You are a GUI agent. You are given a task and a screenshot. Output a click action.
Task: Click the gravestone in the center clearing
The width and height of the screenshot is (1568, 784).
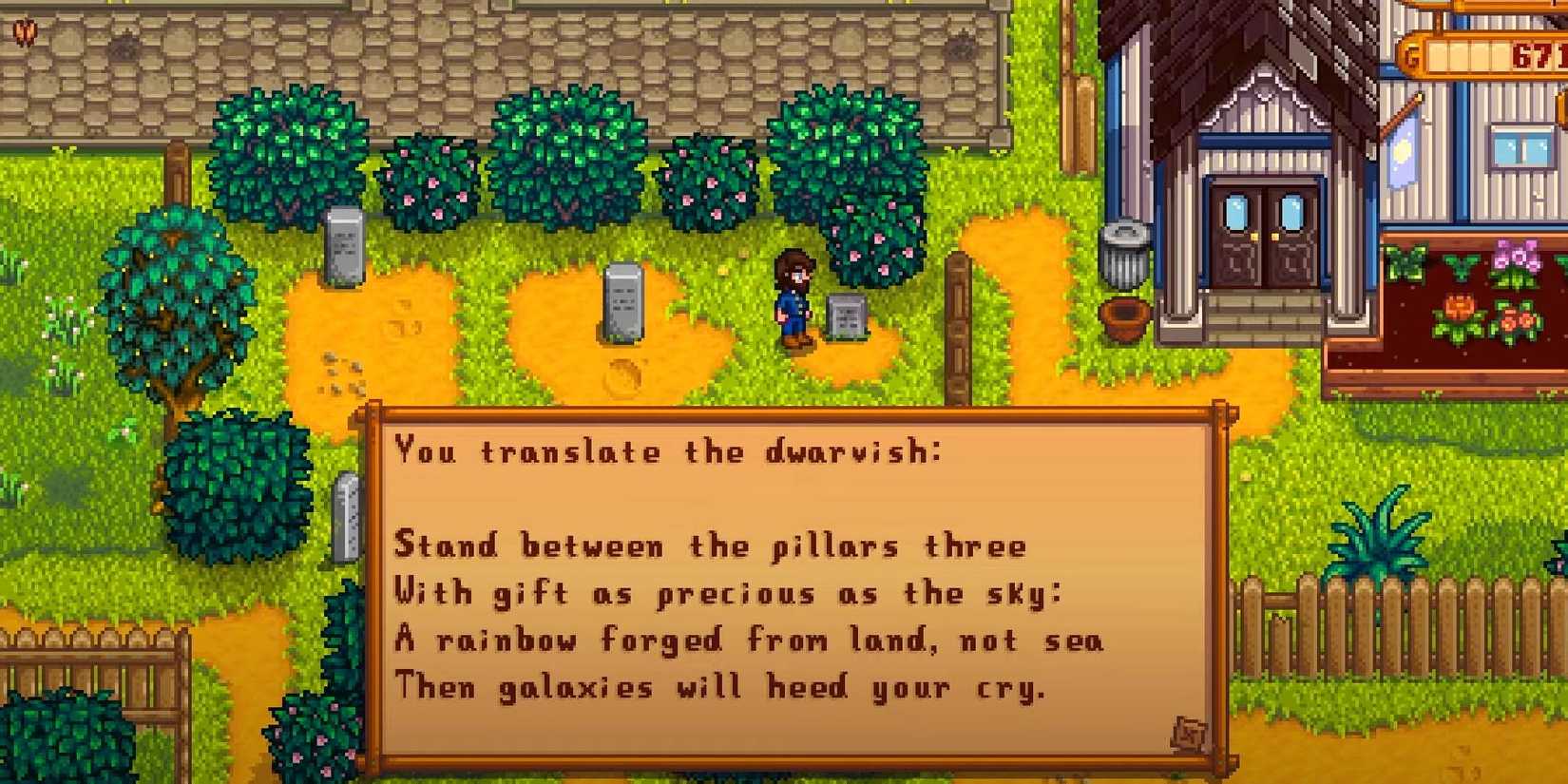622,302
